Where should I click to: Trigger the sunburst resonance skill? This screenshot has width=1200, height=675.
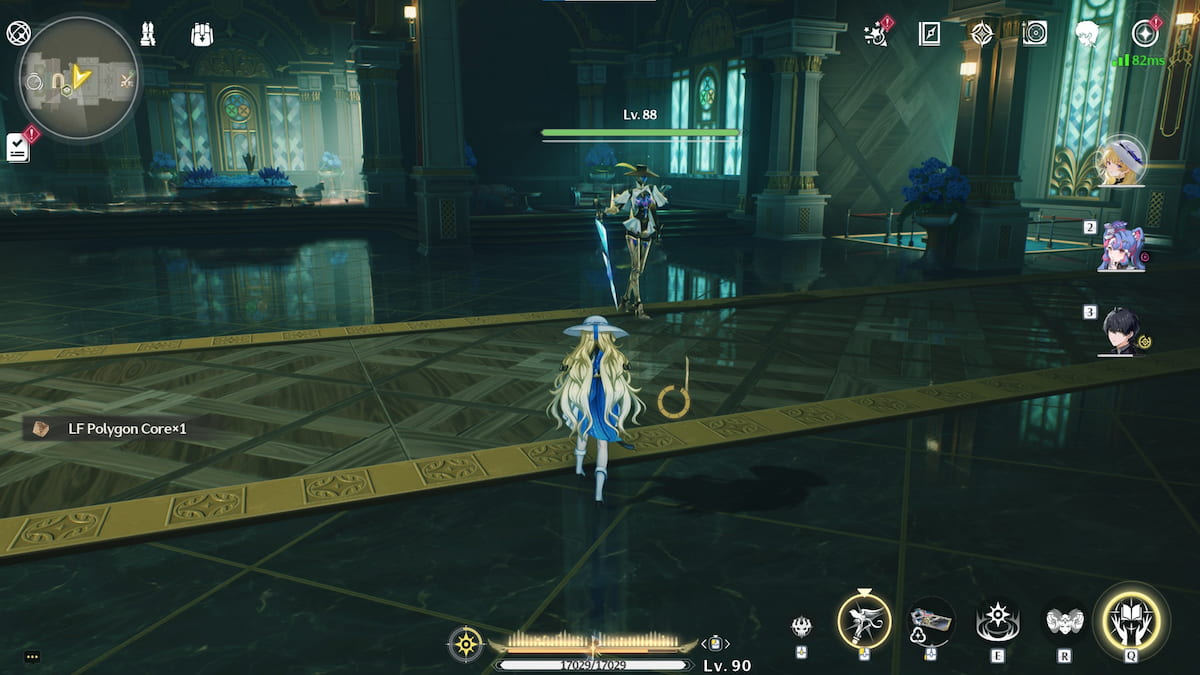pos(997,622)
